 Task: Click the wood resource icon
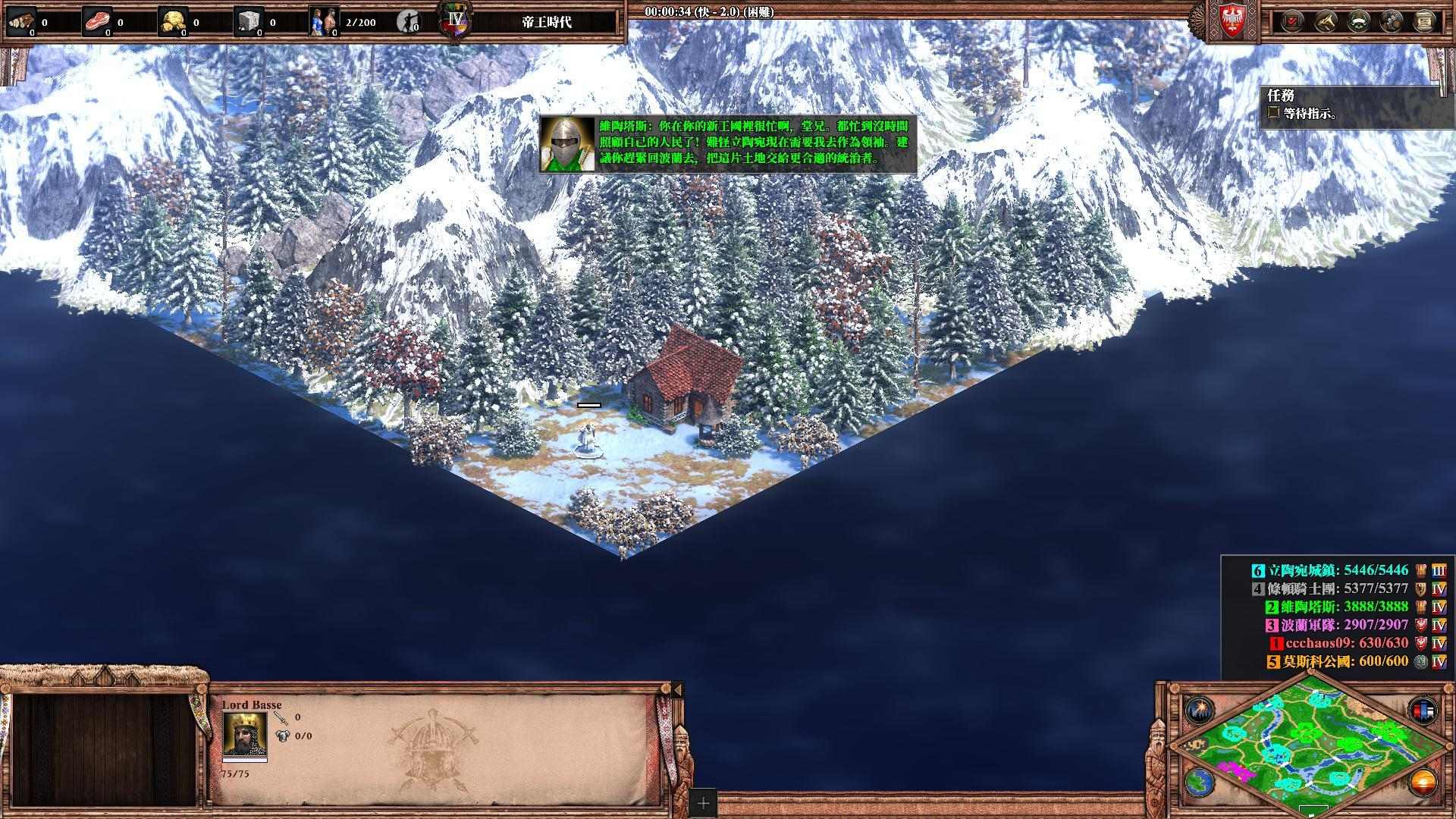[20, 22]
